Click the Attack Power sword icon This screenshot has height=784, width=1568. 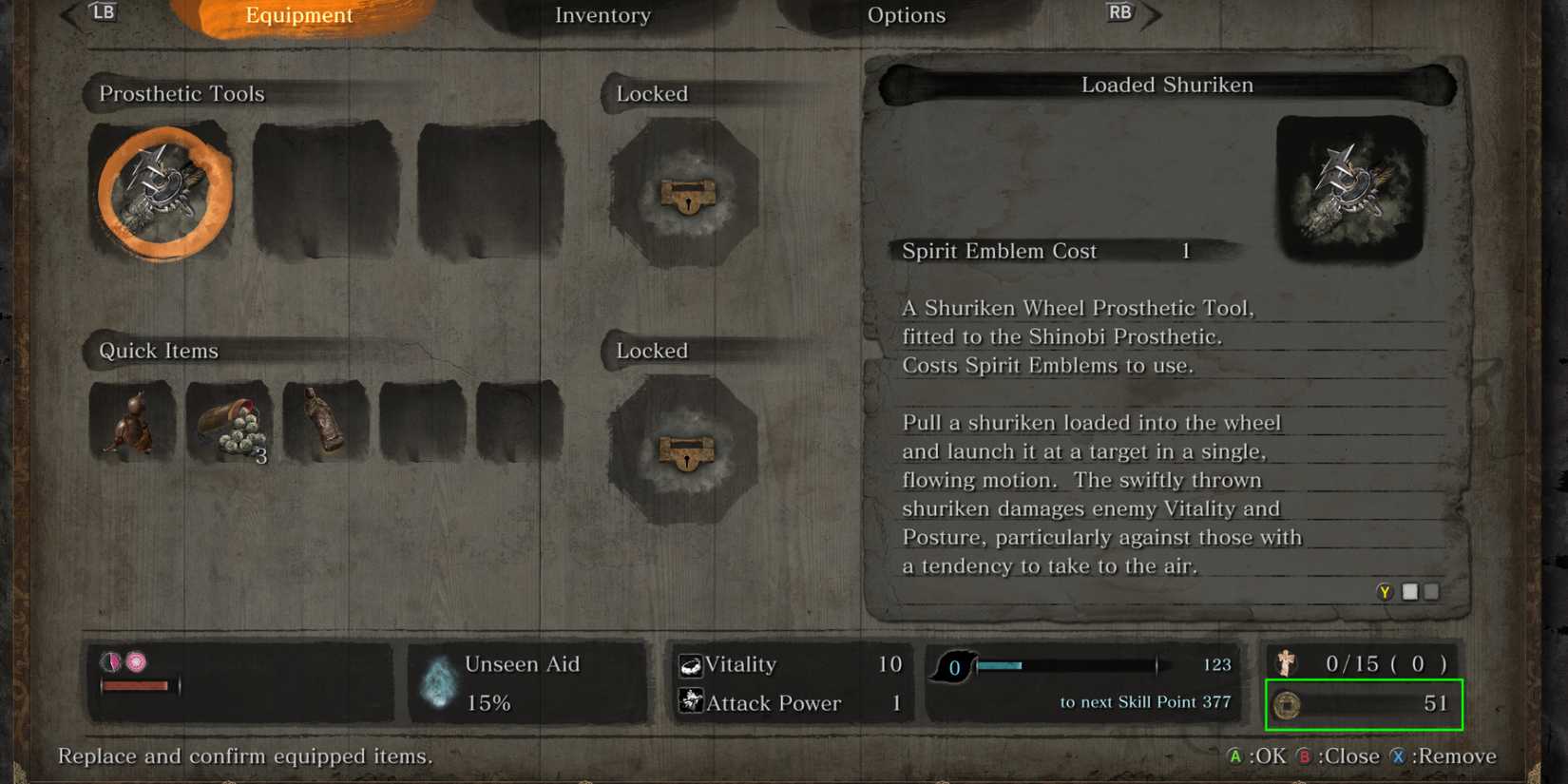689,703
